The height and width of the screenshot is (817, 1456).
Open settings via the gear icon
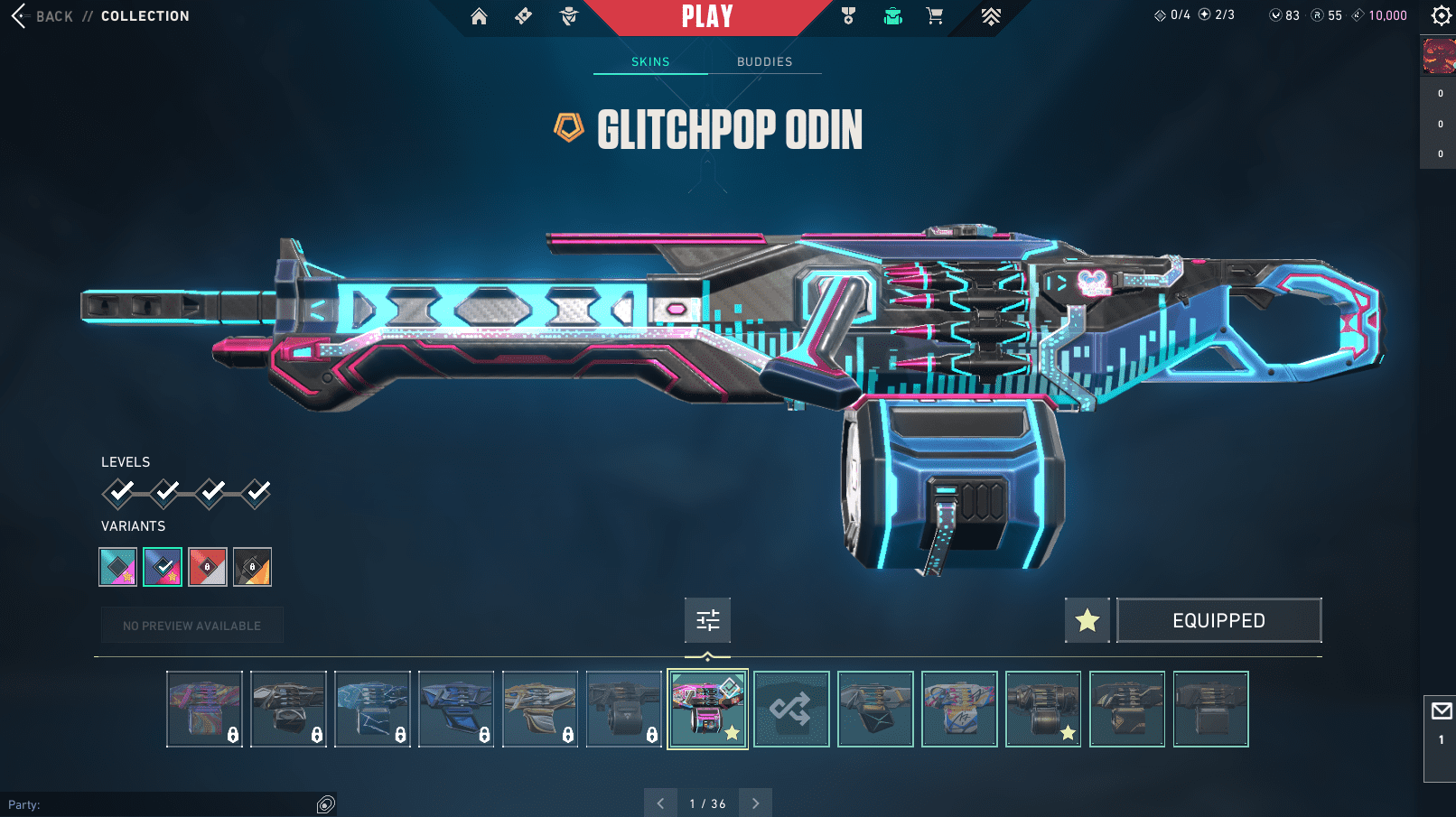[1441, 15]
